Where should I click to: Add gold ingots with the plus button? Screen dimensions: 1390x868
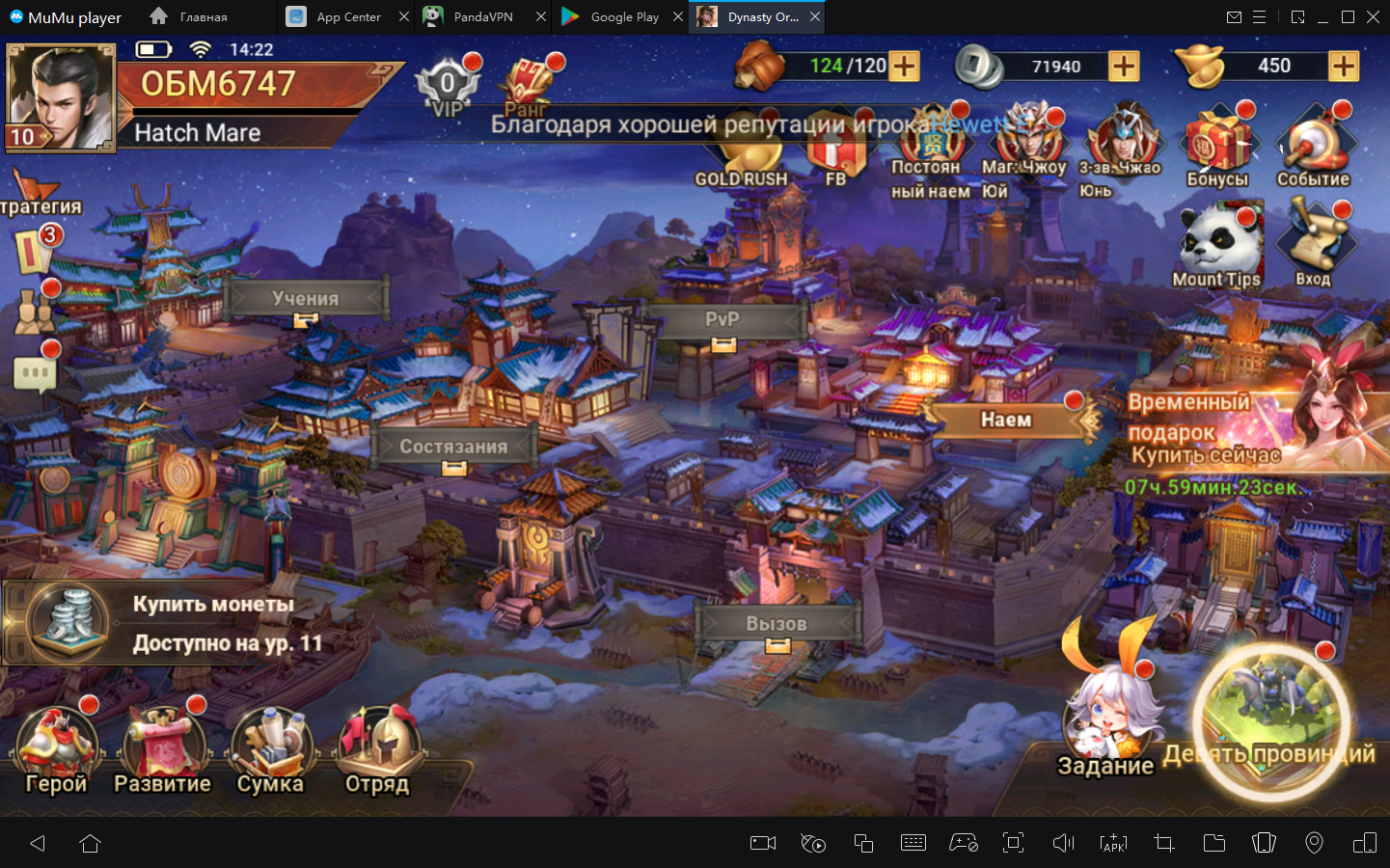(1343, 66)
